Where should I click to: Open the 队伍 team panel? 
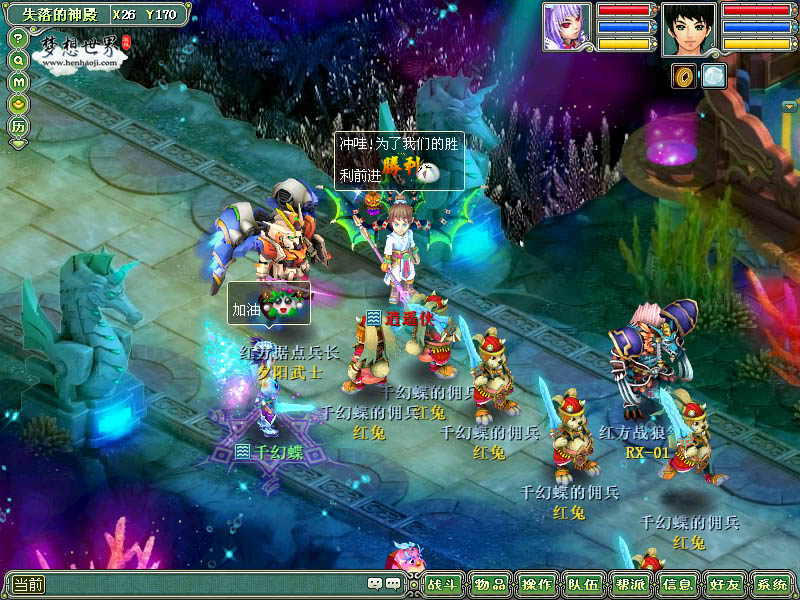click(584, 585)
